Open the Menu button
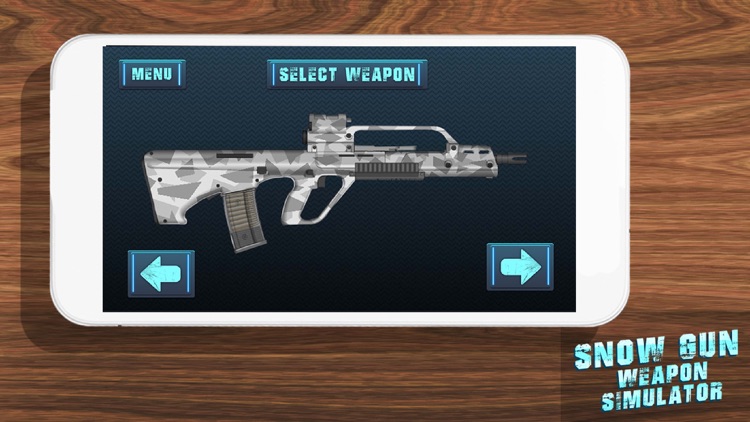750x422 pixels. 152,74
